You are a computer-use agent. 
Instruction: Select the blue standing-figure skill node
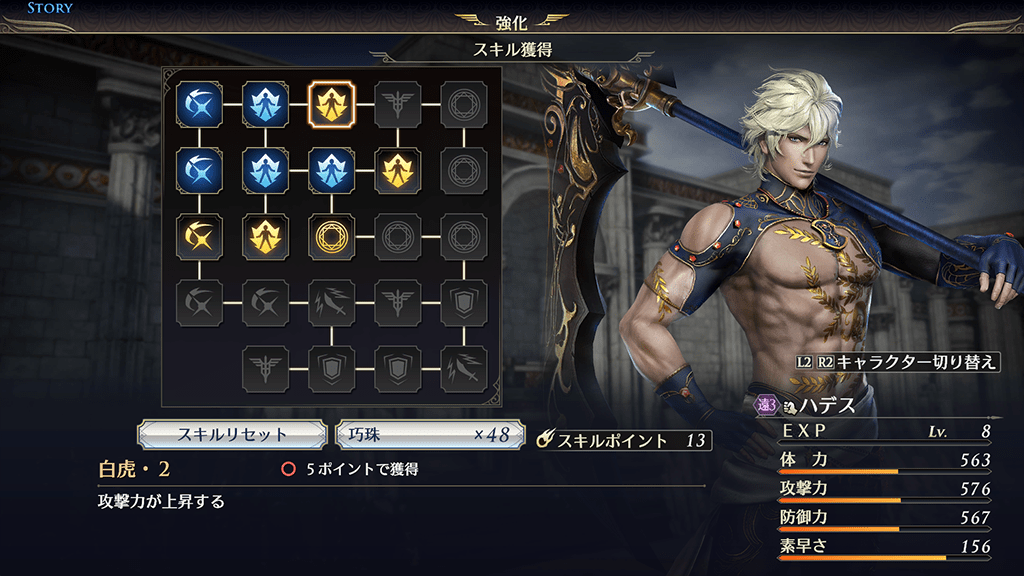330,169
